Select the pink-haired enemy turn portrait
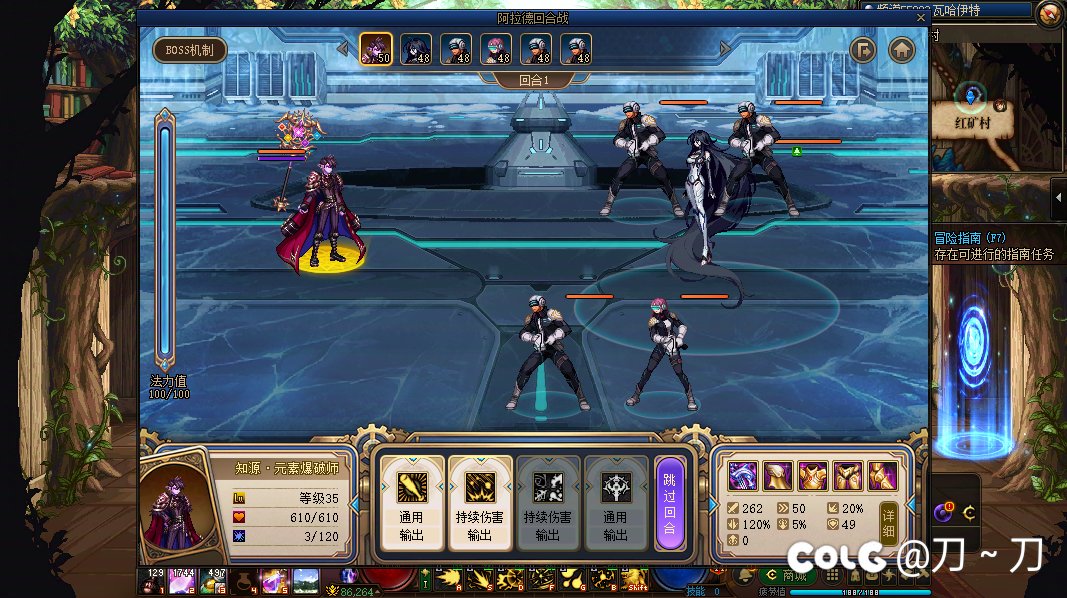The width and height of the screenshot is (1067, 598). click(496, 48)
